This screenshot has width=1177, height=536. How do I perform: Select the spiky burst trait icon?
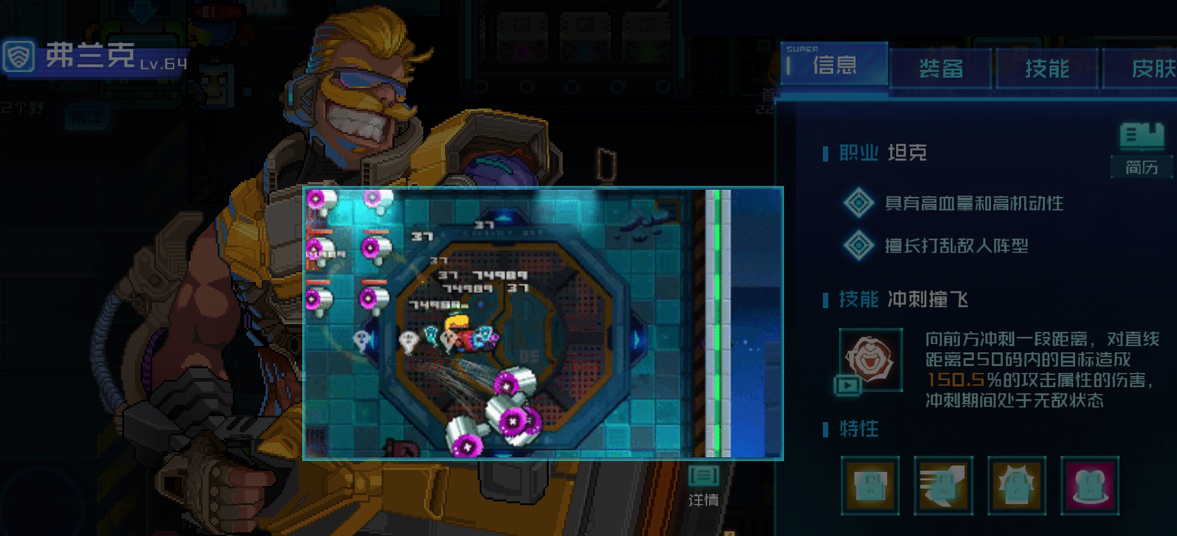tap(1017, 485)
